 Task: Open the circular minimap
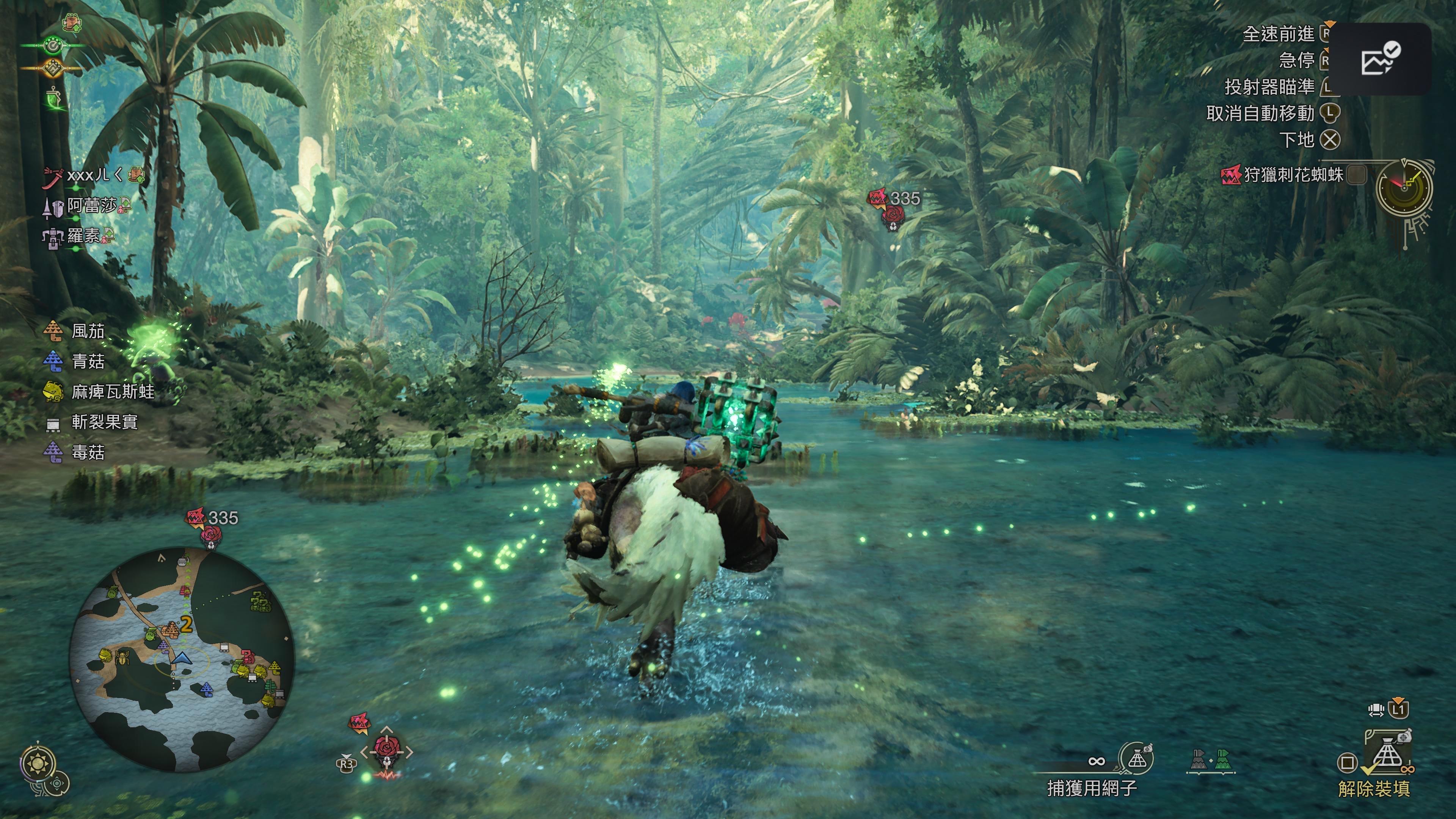coord(182,659)
